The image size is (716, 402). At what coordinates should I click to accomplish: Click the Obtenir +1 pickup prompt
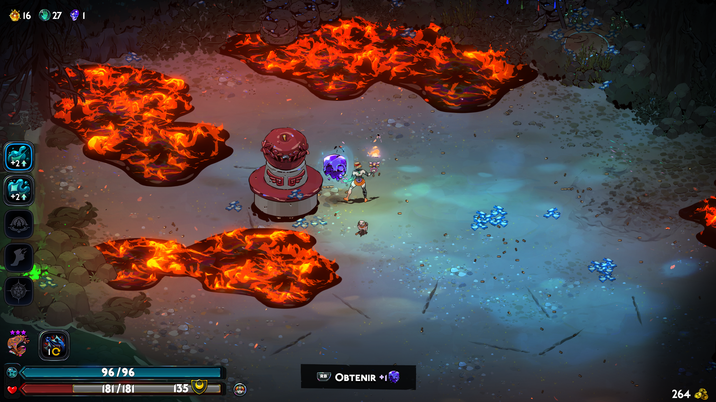pyautogui.click(x=358, y=377)
